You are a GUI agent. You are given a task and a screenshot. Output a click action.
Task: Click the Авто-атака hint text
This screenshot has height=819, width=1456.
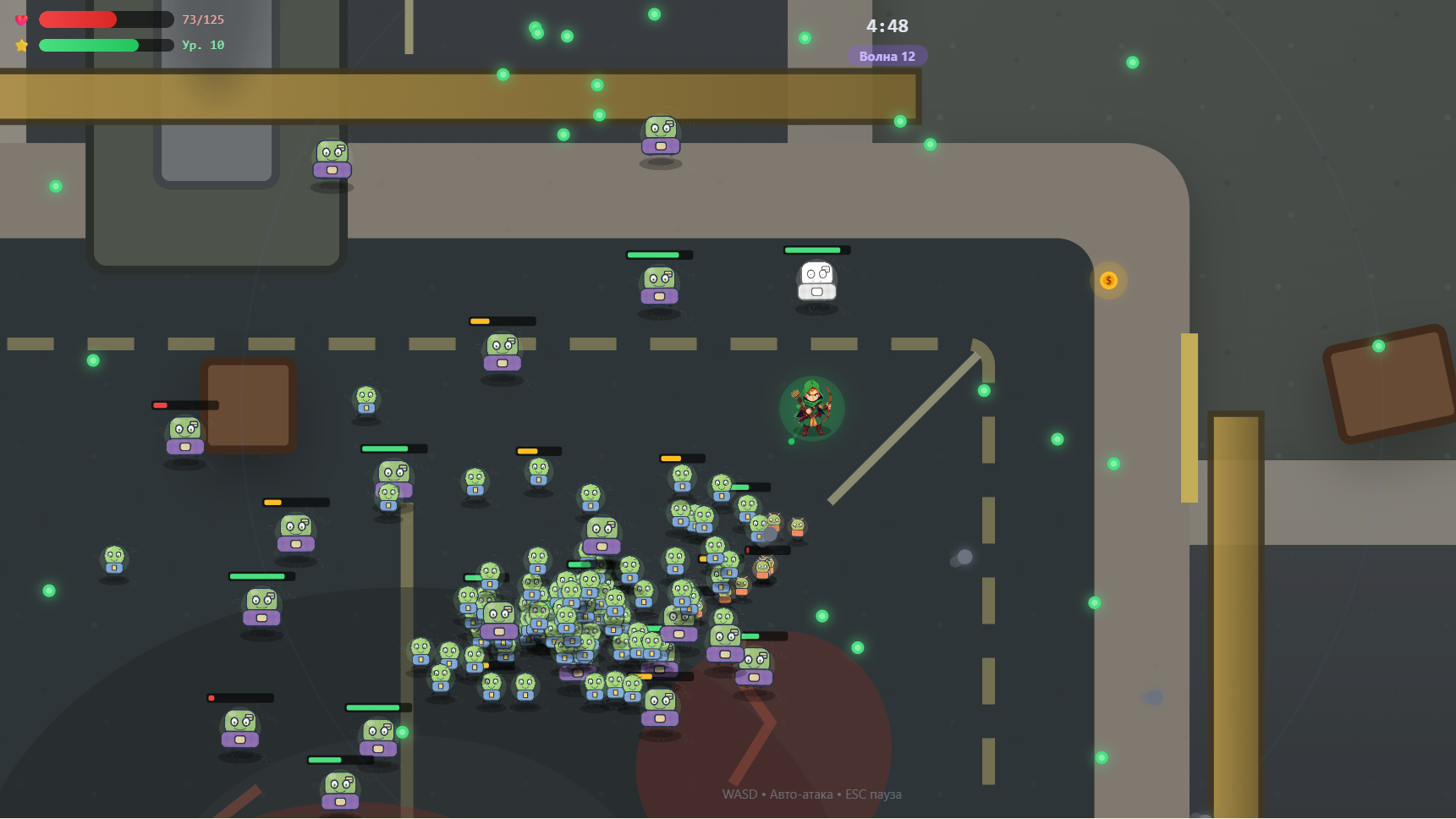click(x=799, y=794)
